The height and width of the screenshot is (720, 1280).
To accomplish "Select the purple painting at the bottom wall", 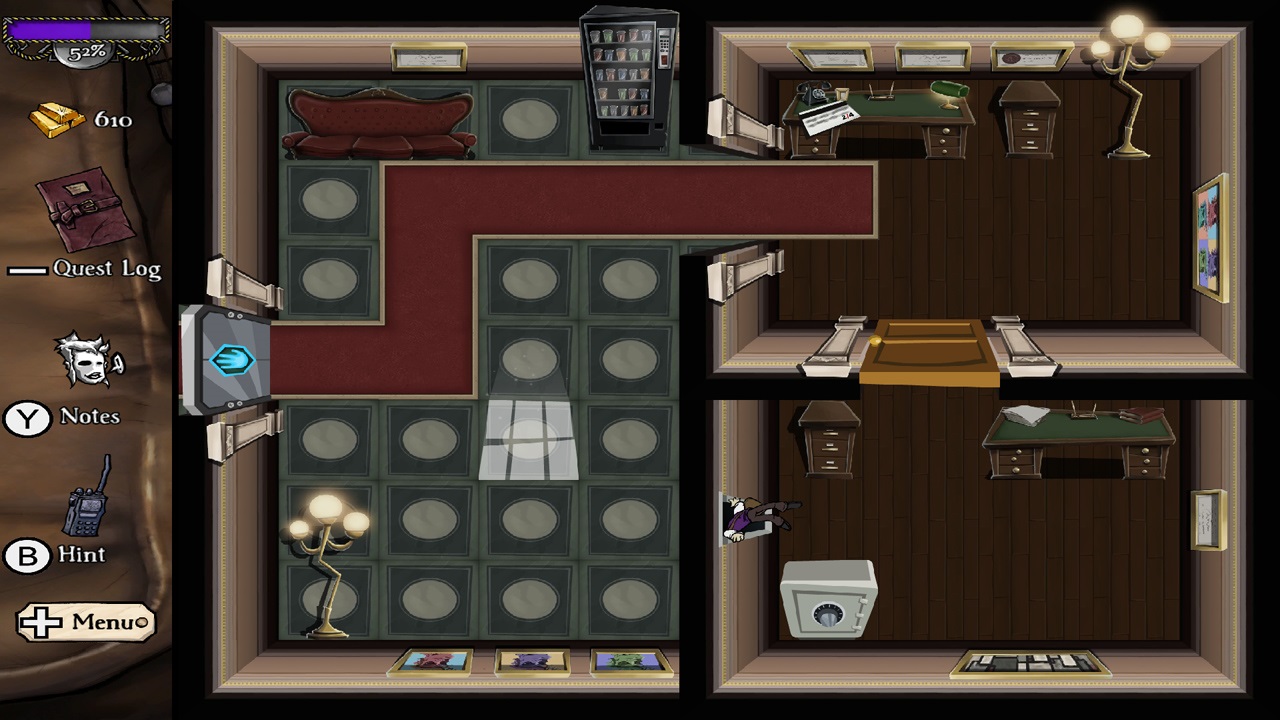I will (x=531, y=660).
